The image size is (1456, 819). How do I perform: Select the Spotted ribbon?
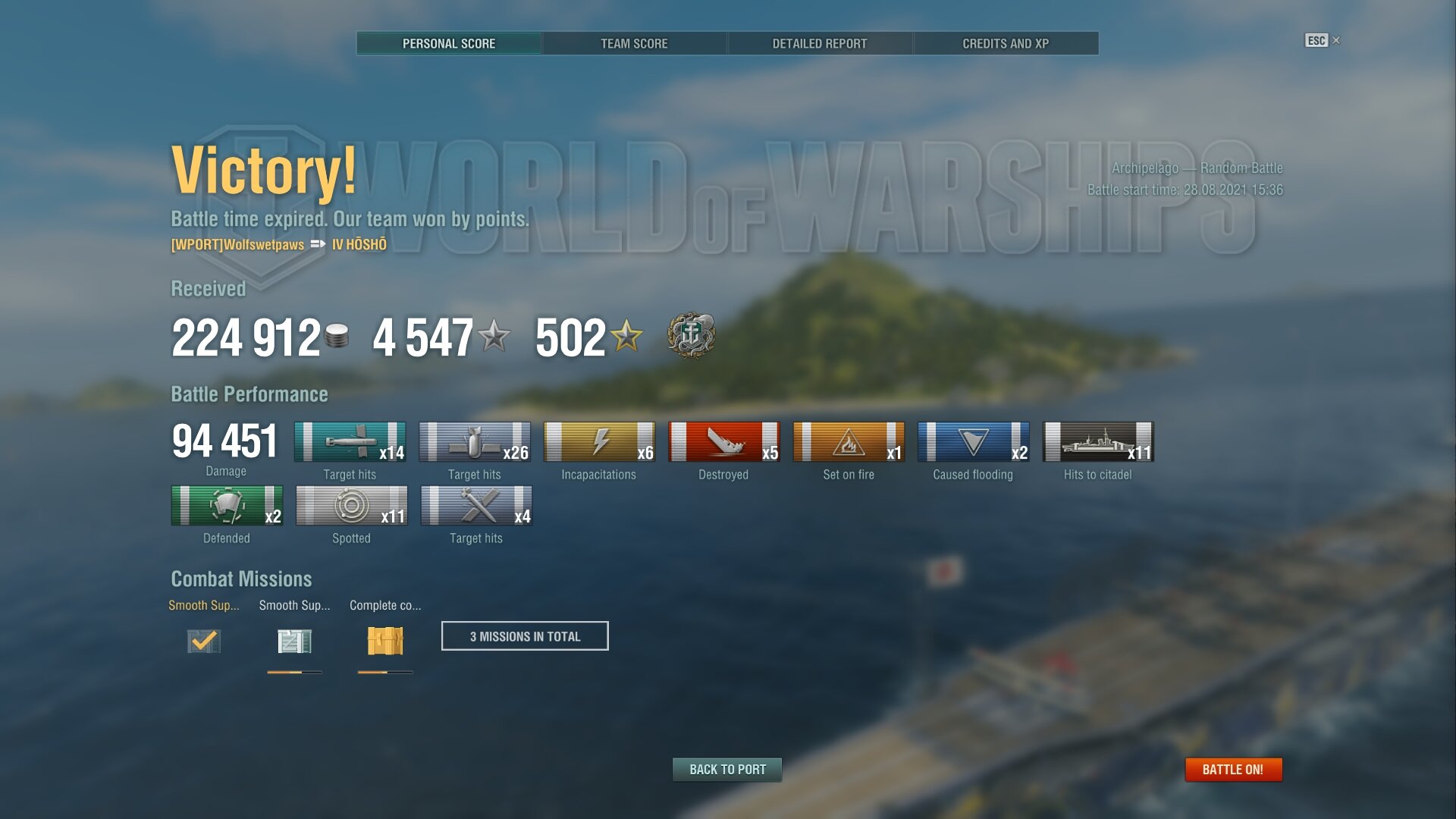click(x=351, y=506)
